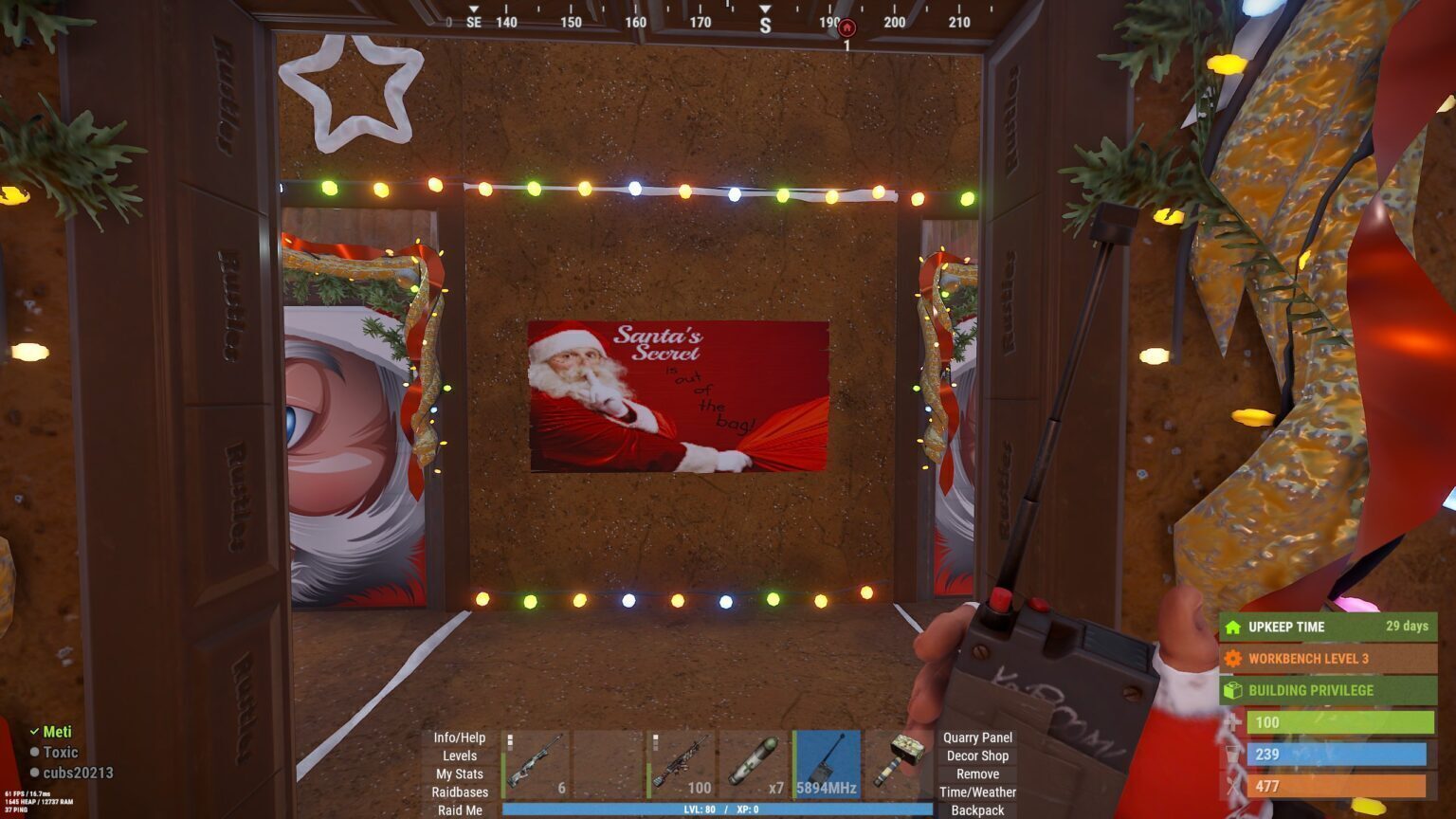
Task: Open the Decor Shop menu entry
Action: coord(977,755)
